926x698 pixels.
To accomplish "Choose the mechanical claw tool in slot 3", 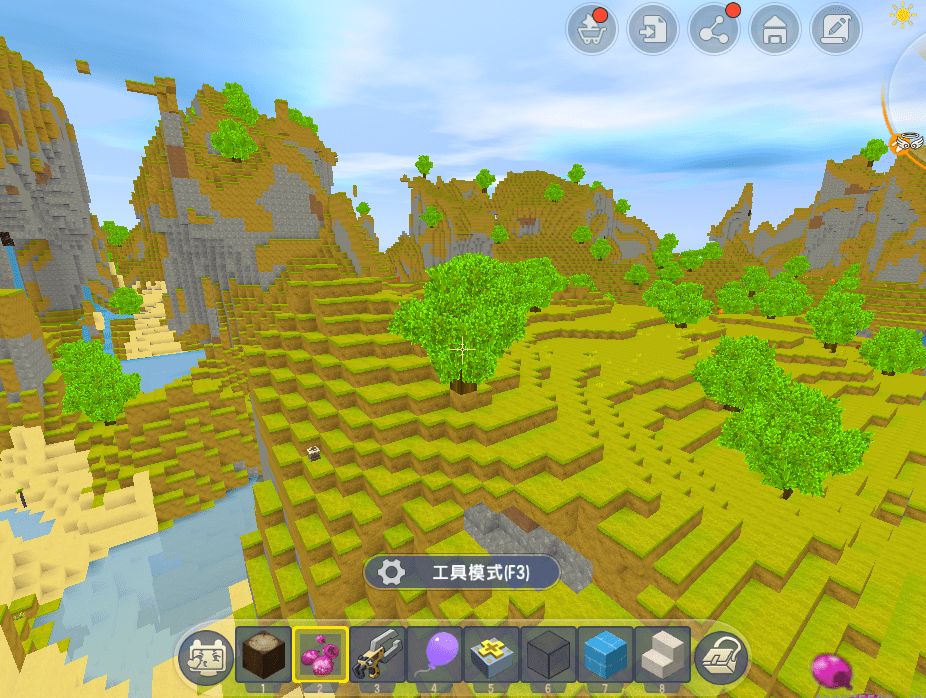I will click(377, 655).
